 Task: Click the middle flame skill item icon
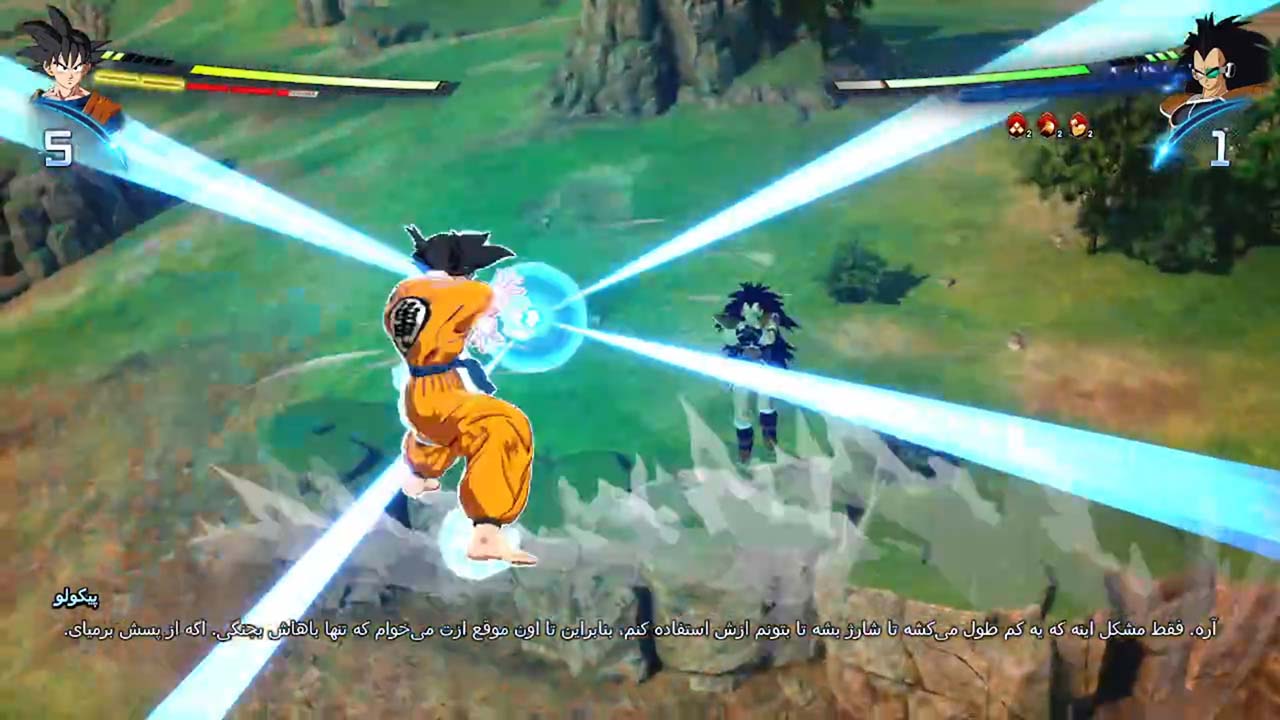pyautogui.click(x=1046, y=124)
